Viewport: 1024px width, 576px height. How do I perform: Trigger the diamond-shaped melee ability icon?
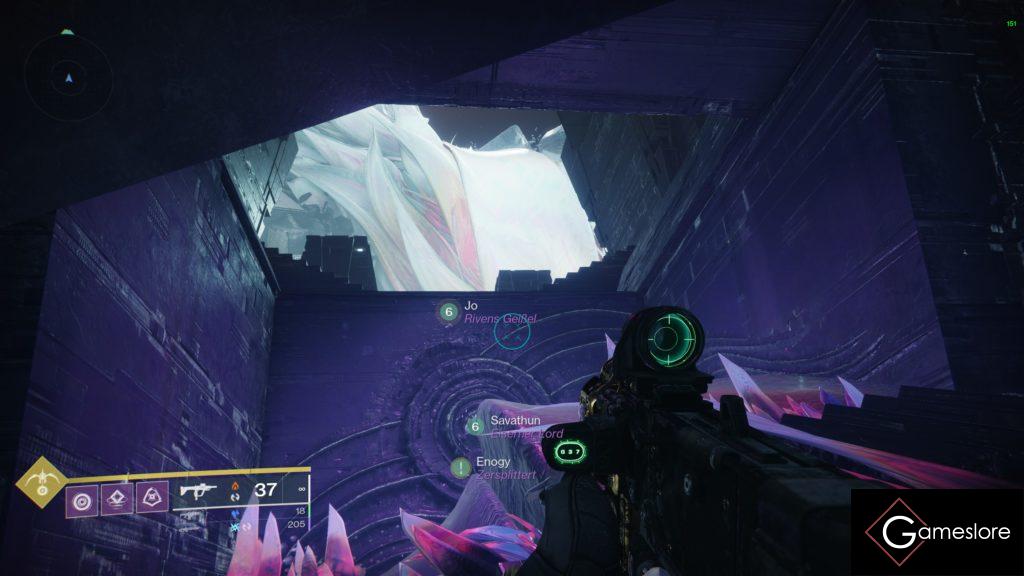coord(117,498)
